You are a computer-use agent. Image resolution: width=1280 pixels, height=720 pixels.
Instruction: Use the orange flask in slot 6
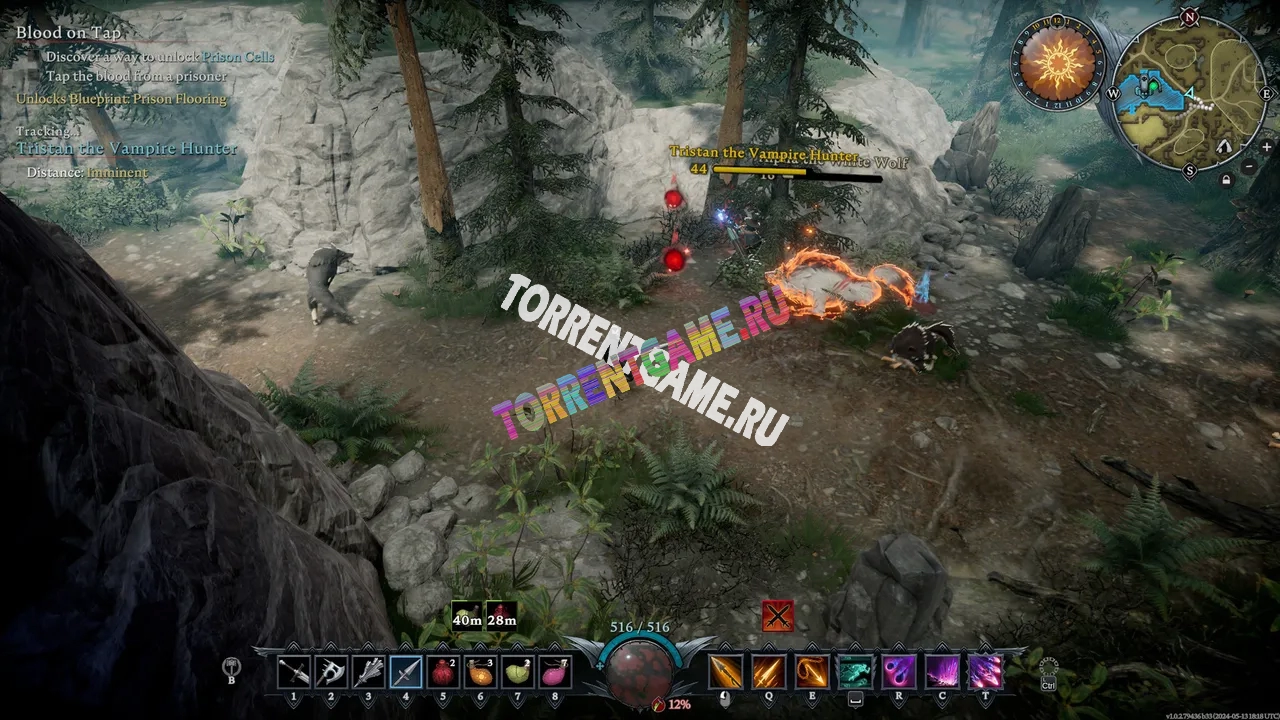[x=480, y=671]
